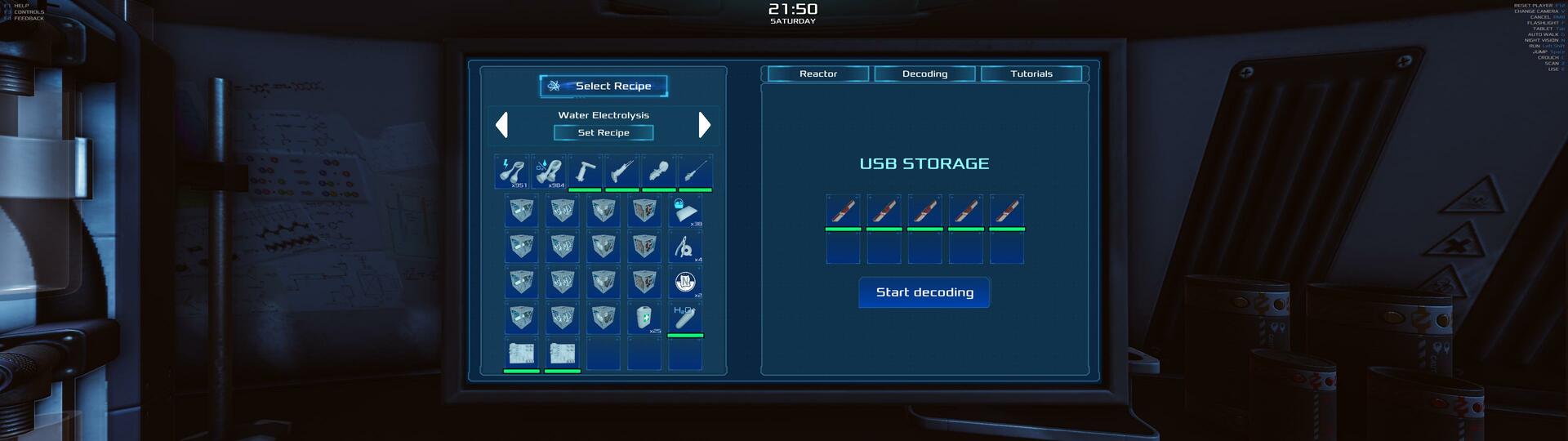This screenshot has height=441, width=1568.
Task: Choose the coiled tool item x4
Action: [x=685, y=247]
